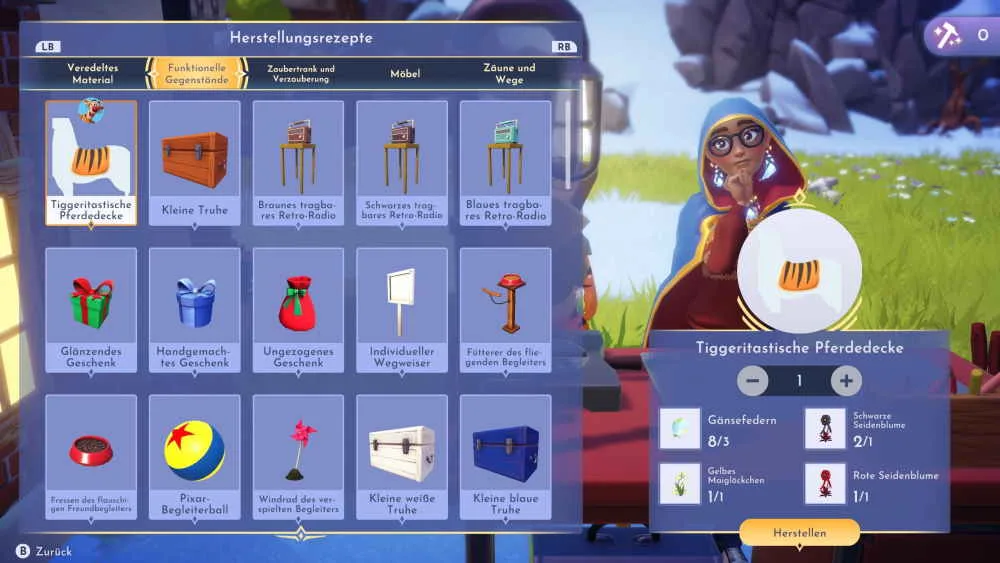Select the Tiggeritastische Pferdedecke recipe
Screen dimensions: 1000x563
click(91, 162)
